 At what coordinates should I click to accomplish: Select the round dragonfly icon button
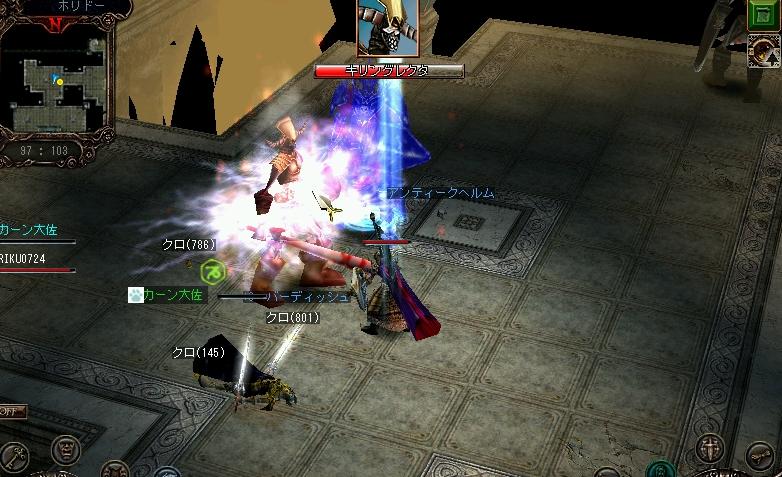760,456
